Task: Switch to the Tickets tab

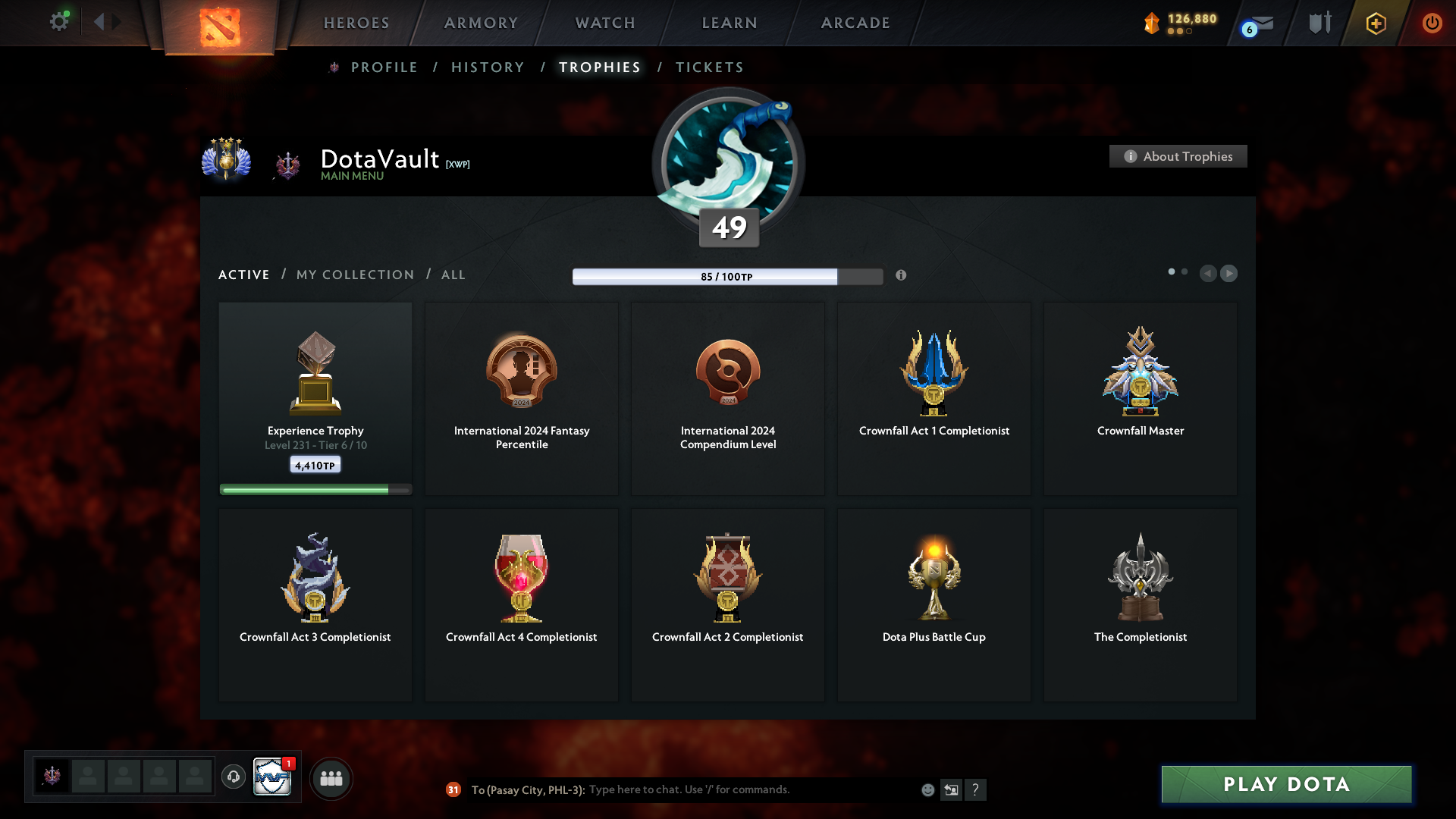Action: coord(709,67)
